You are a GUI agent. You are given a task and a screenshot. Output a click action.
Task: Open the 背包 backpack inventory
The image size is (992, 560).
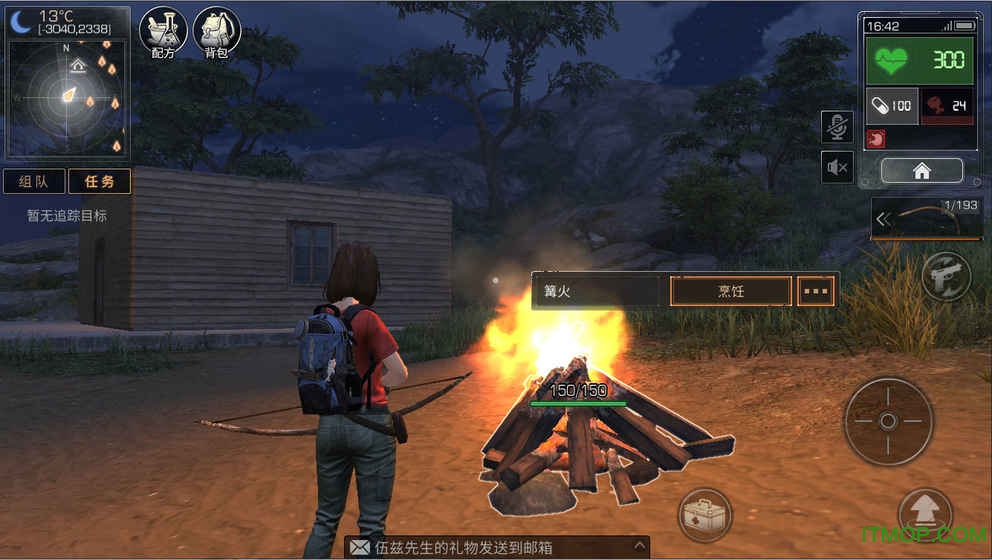(x=216, y=32)
